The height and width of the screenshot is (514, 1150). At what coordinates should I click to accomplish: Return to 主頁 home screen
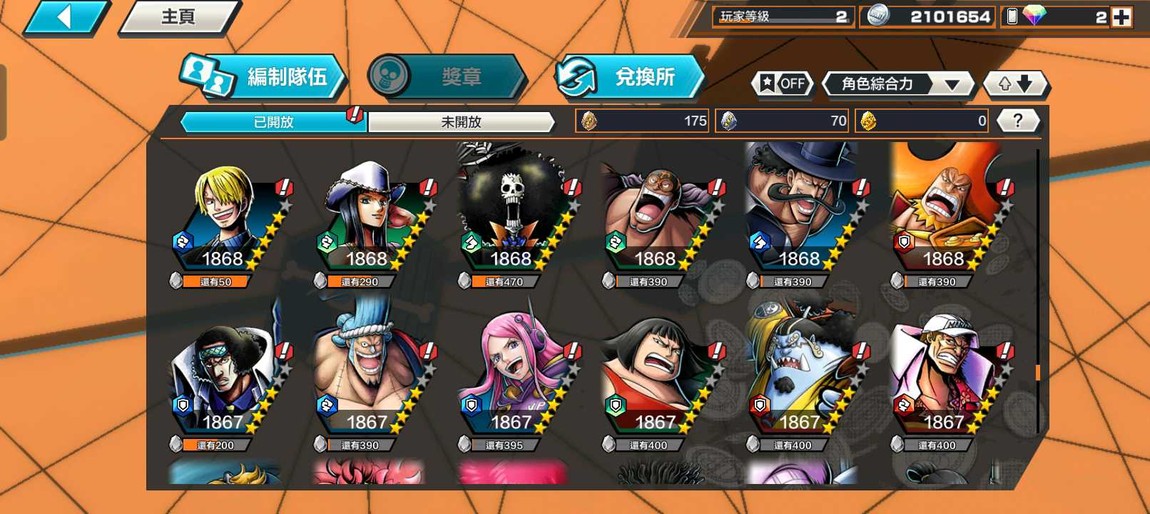(178, 17)
